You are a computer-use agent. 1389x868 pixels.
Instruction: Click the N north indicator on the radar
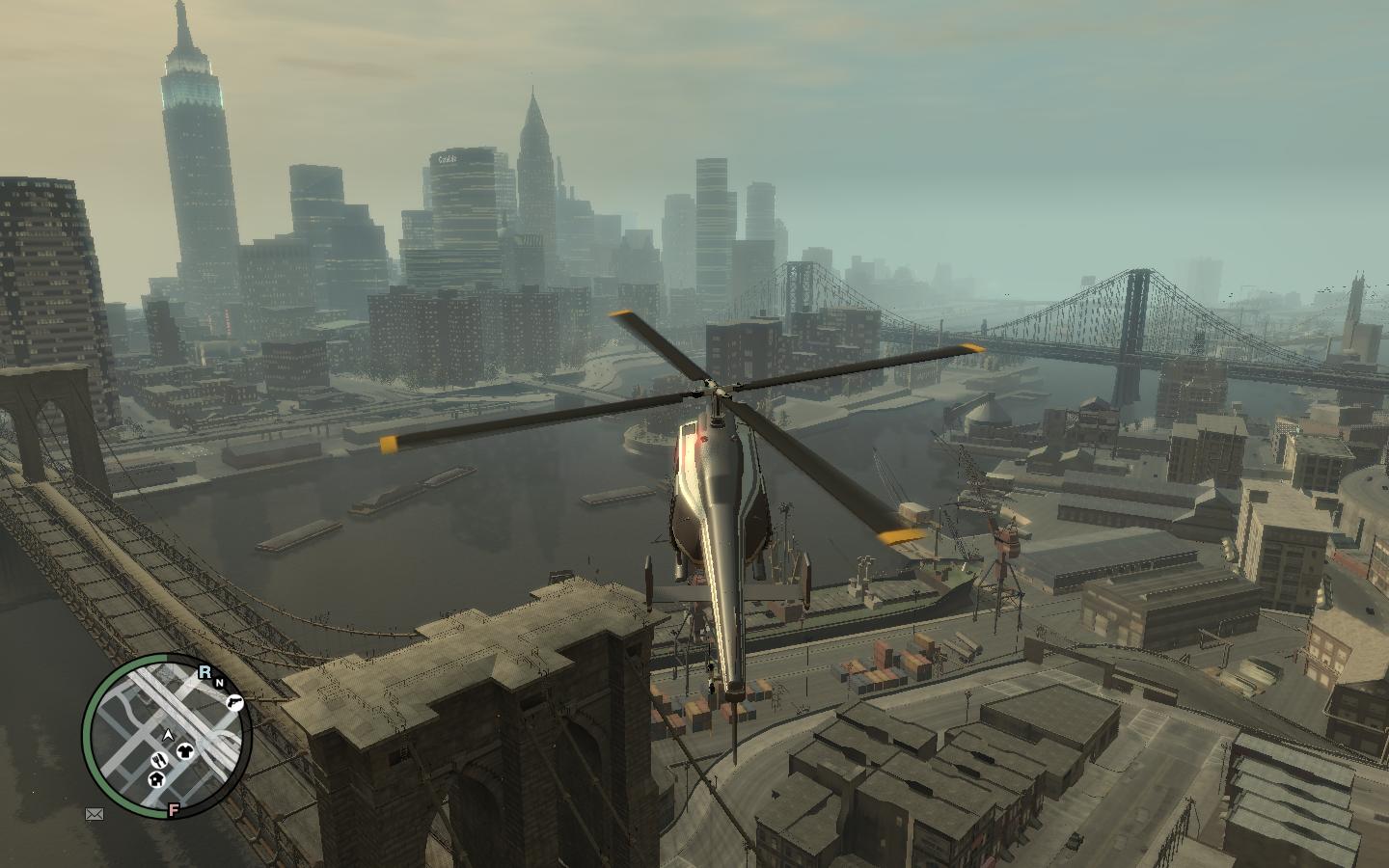219,683
